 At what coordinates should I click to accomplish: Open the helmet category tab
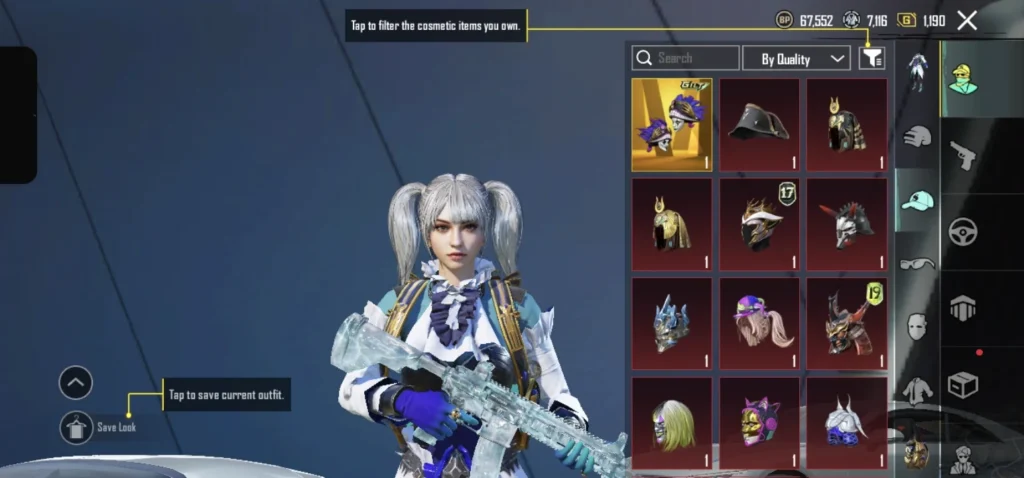(917, 135)
